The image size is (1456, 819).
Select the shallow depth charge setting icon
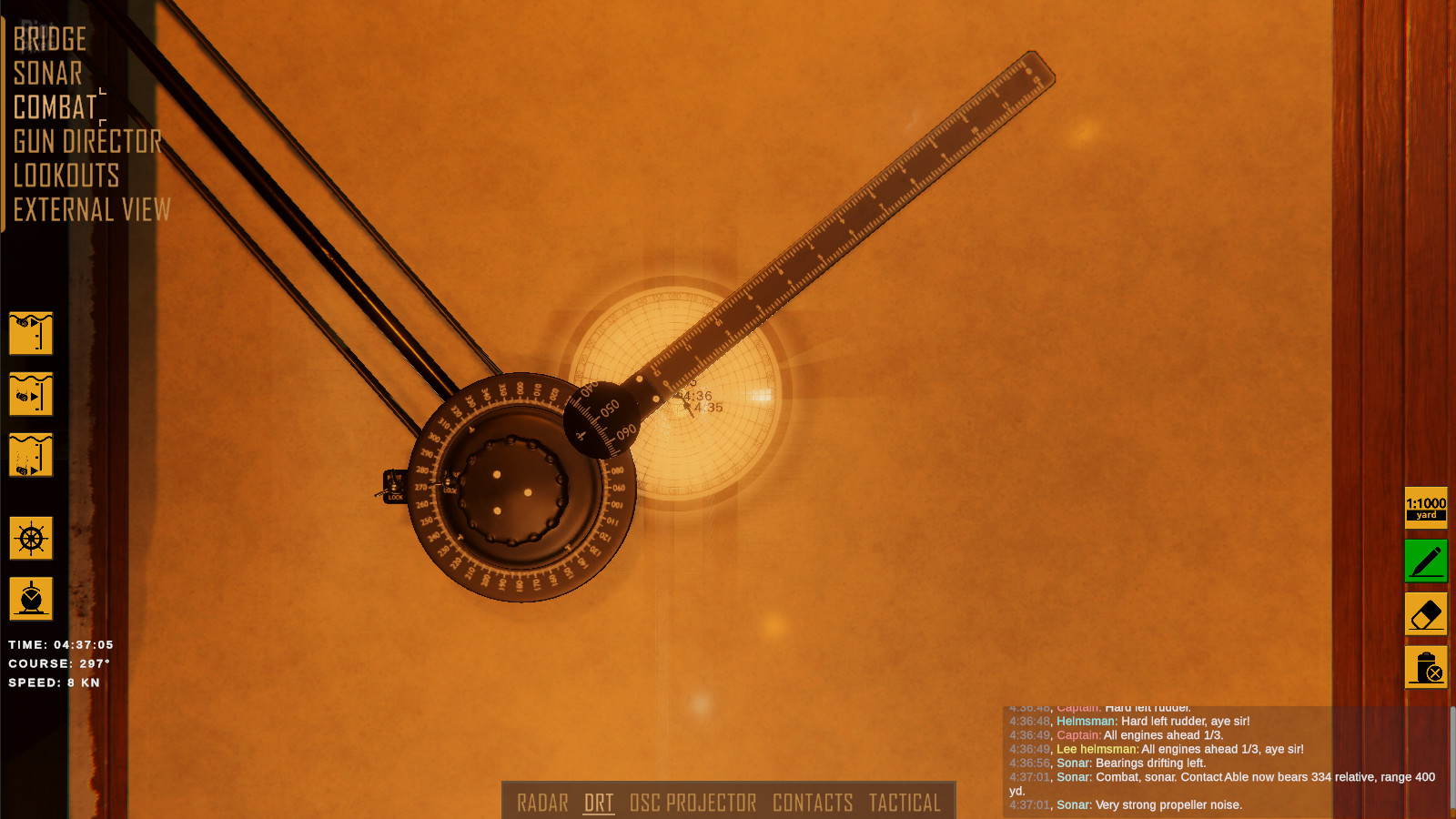(31, 333)
